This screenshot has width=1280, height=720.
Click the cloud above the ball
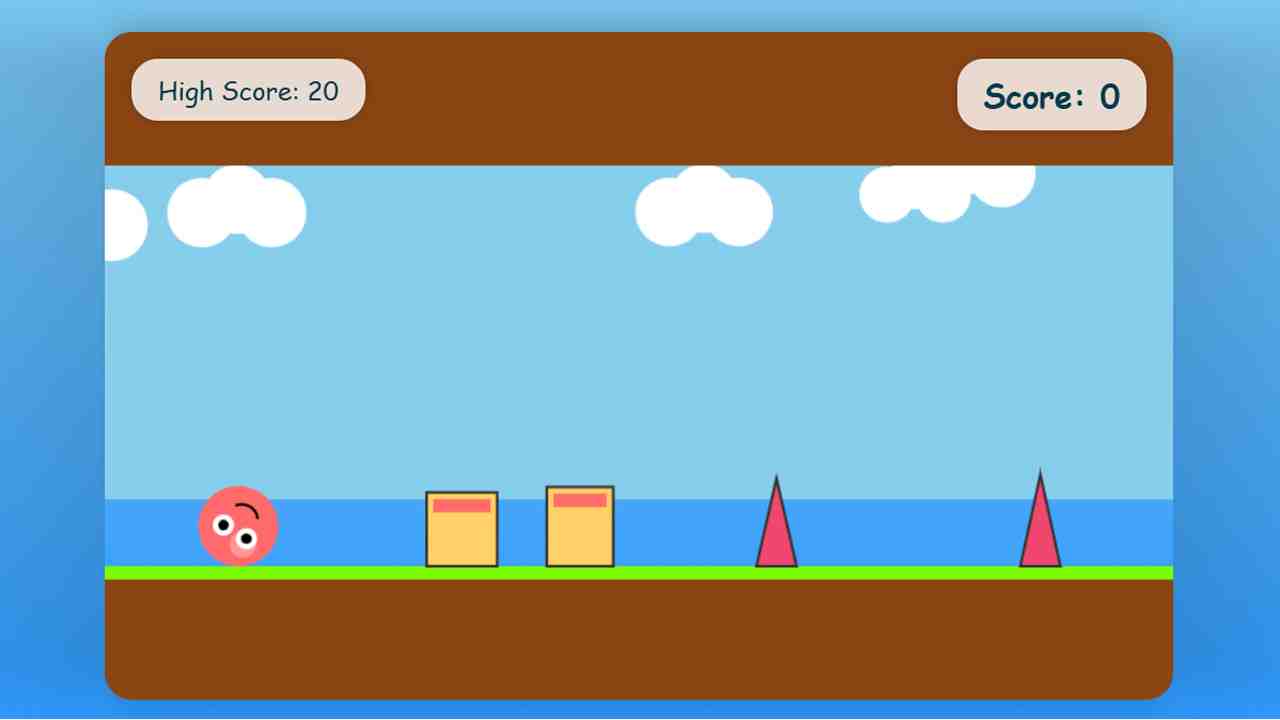(237, 210)
